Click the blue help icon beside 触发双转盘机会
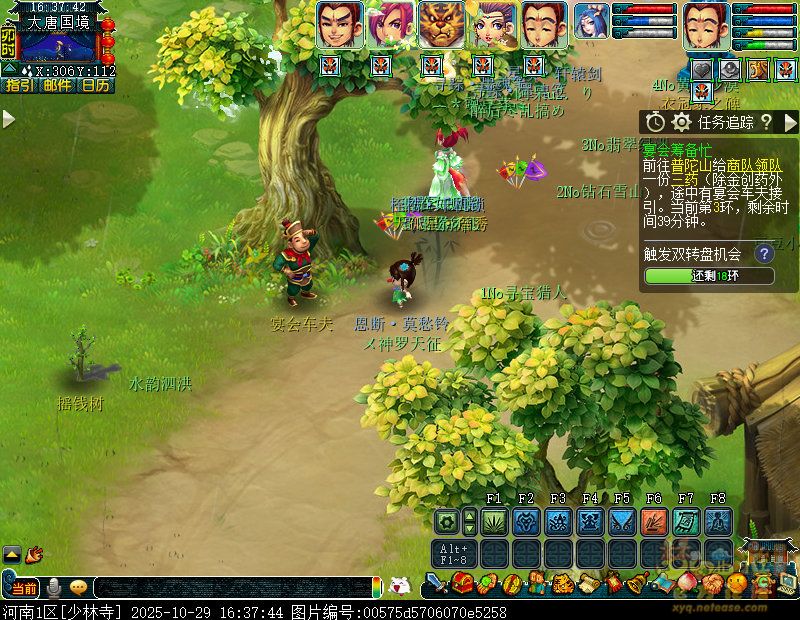This screenshot has width=800, height=620. (x=764, y=253)
